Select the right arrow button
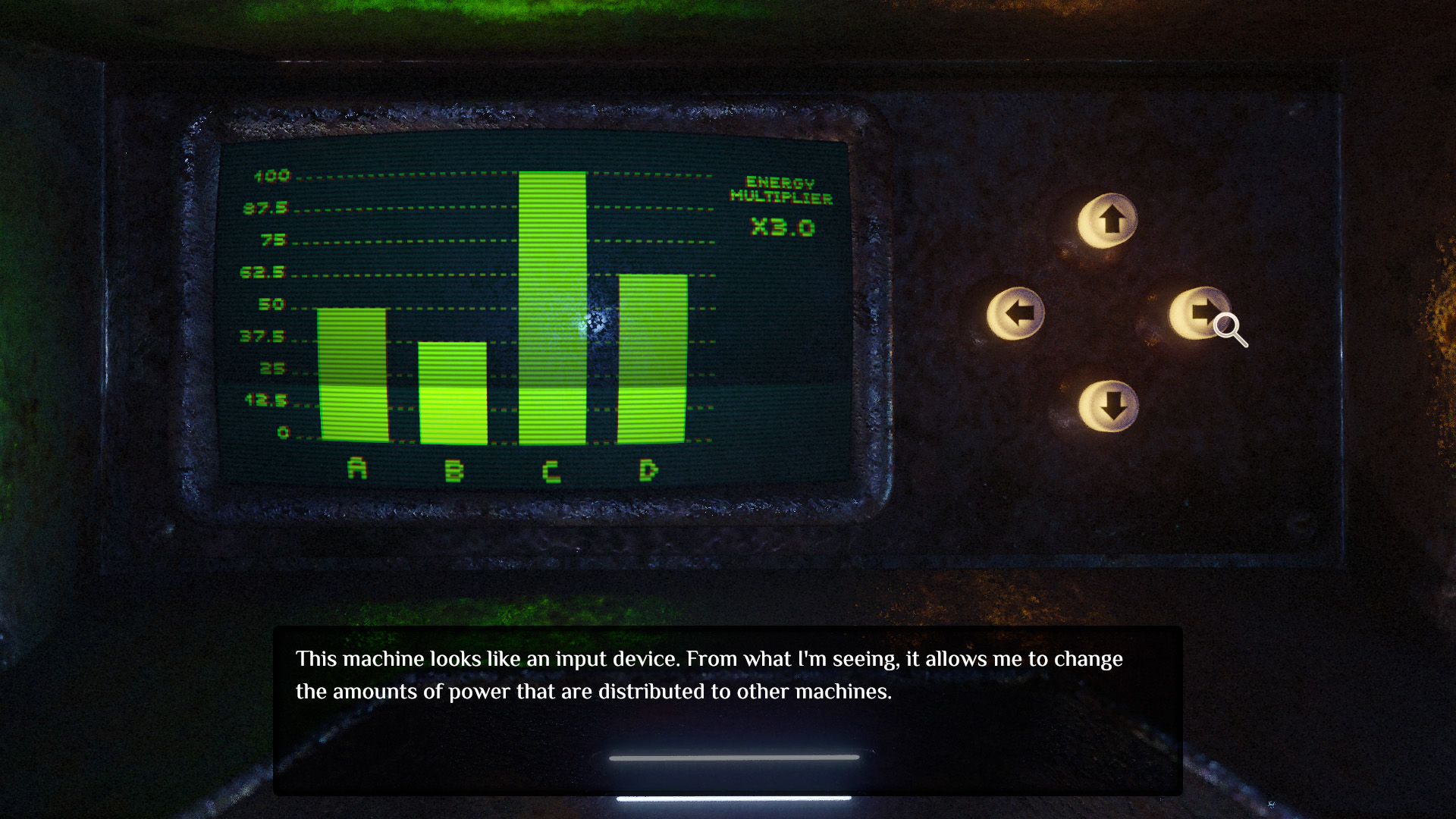This screenshot has height=819, width=1456. [x=1199, y=312]
